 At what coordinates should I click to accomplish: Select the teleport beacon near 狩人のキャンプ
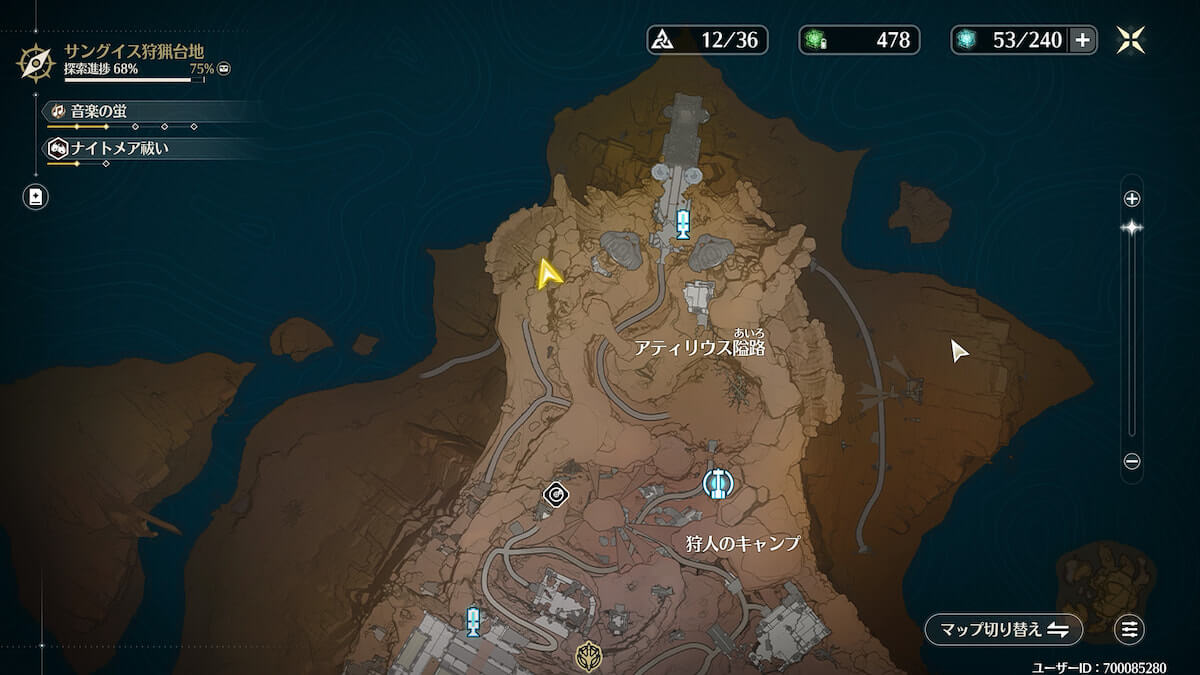[x=717, y=484]
